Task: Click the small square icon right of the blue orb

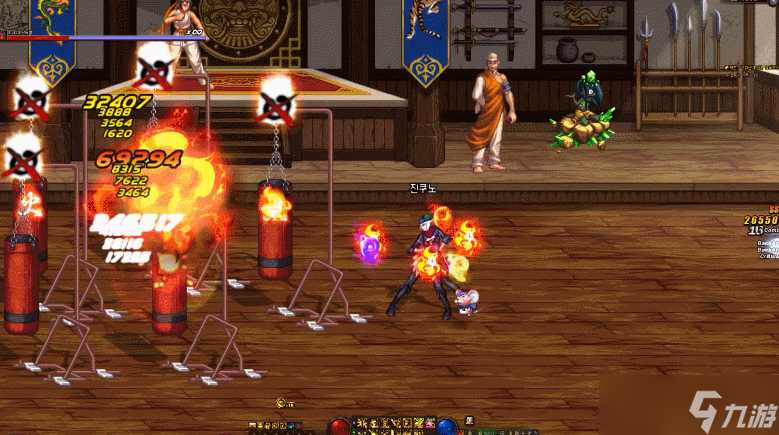Action: 469,420
